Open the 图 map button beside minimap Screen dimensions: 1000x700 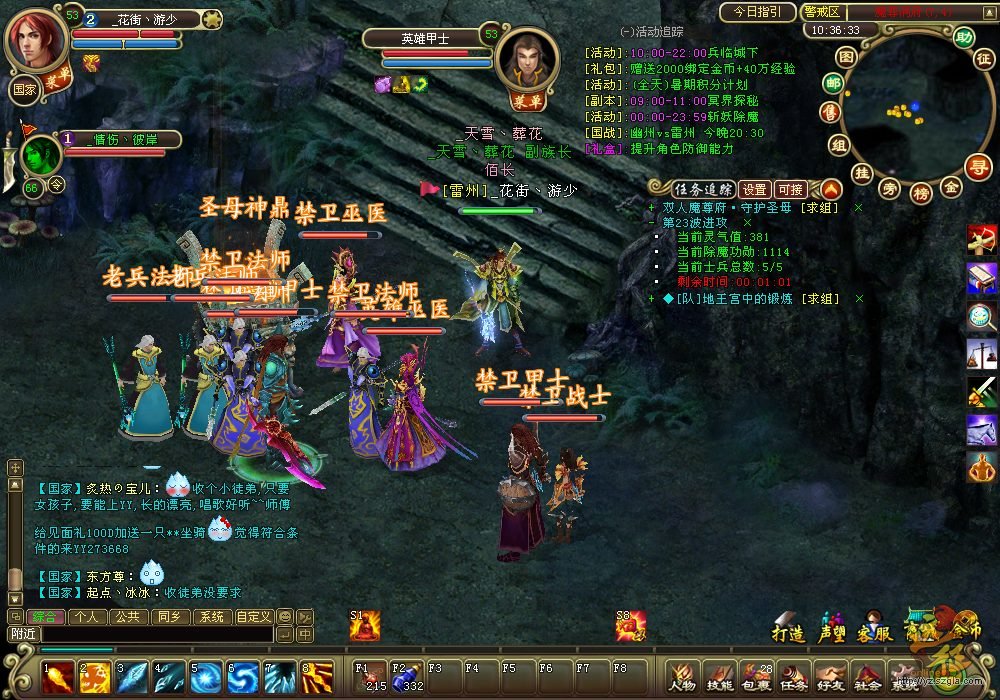pyautogui.click(x=846, y=57)
